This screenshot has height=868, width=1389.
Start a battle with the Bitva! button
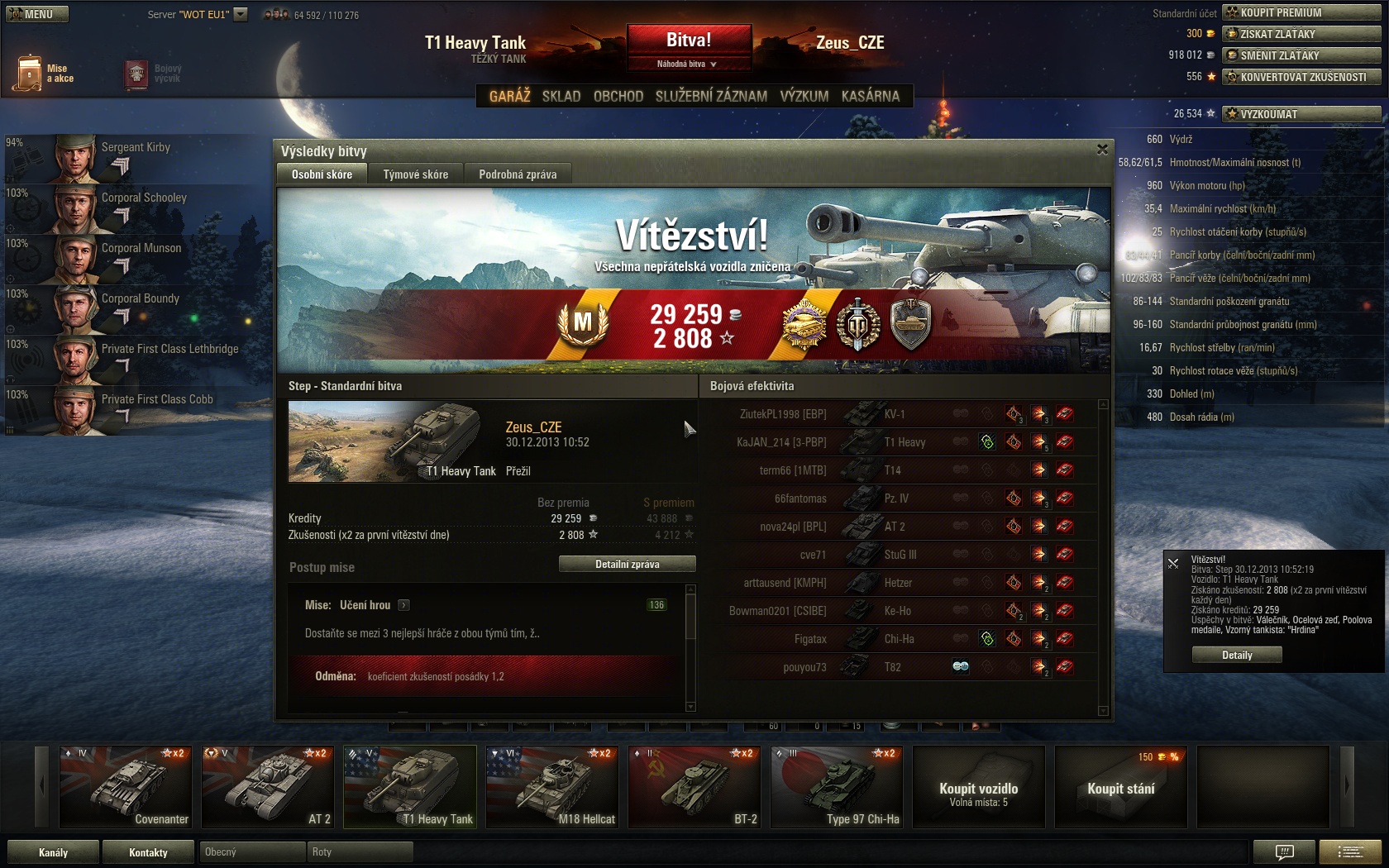[689, 40]
